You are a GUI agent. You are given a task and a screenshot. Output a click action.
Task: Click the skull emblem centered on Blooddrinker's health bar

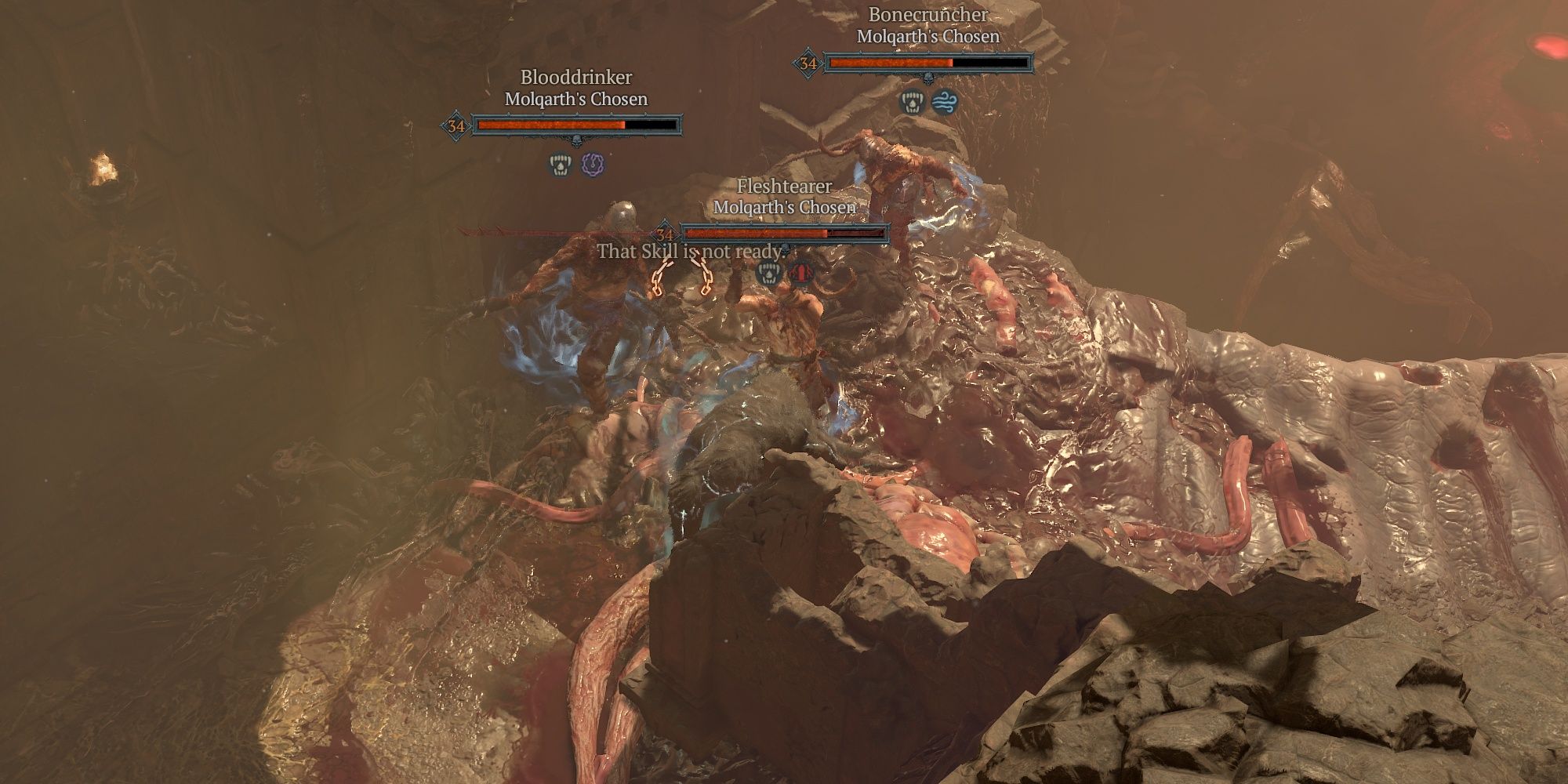click(575, 141)
